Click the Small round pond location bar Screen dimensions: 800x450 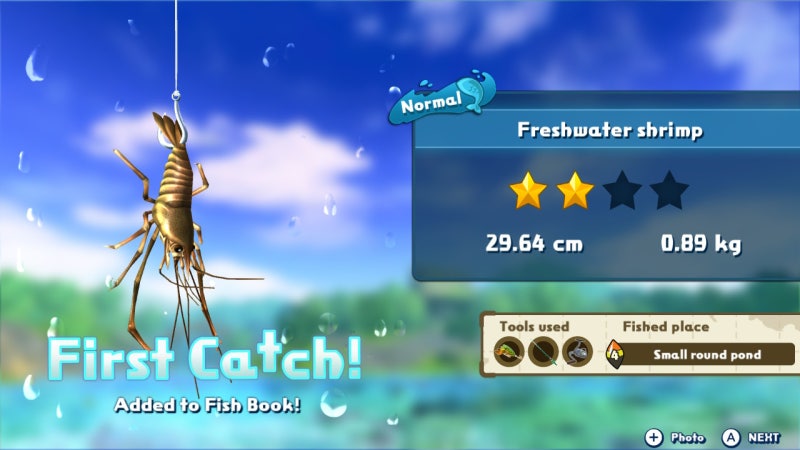coord(707,354)
